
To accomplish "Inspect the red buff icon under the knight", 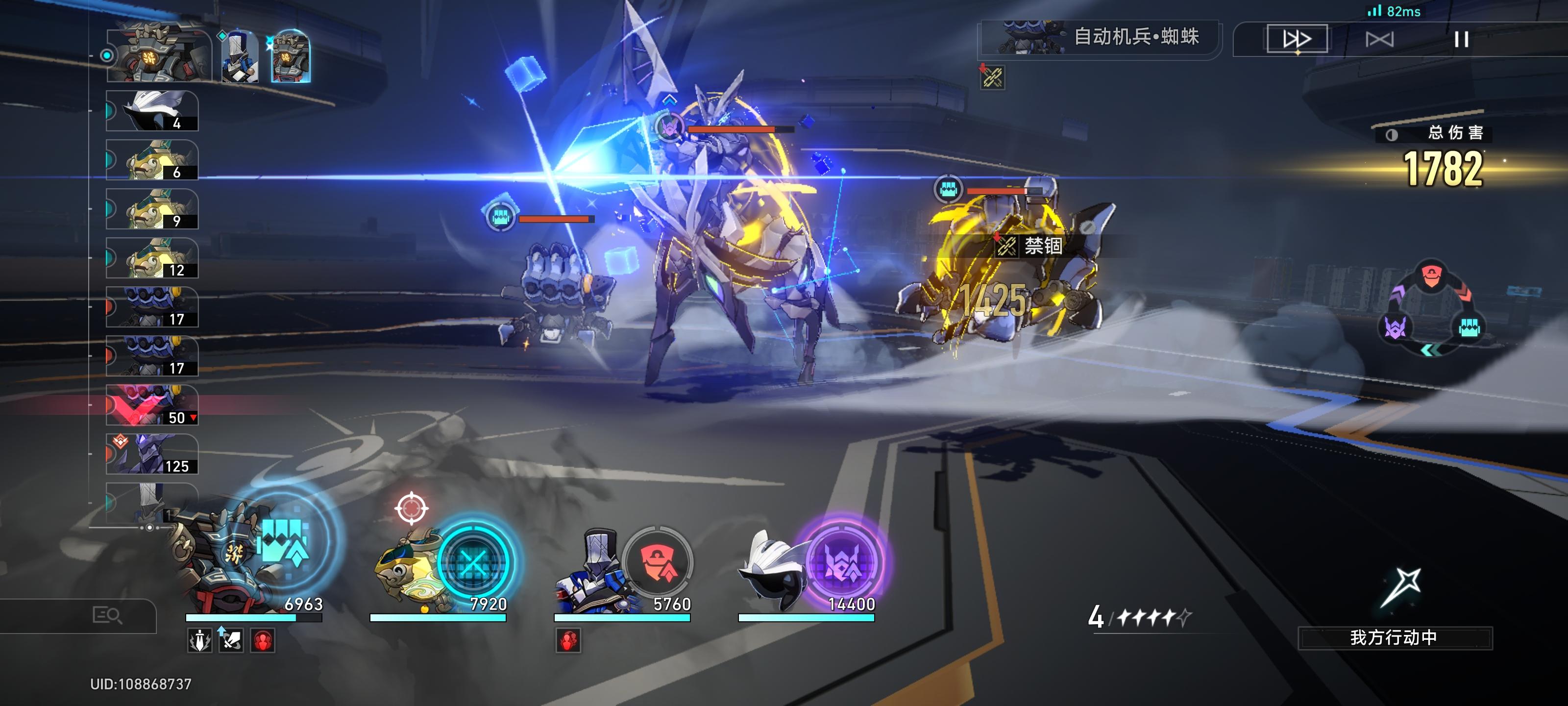I will pos(568,641).
